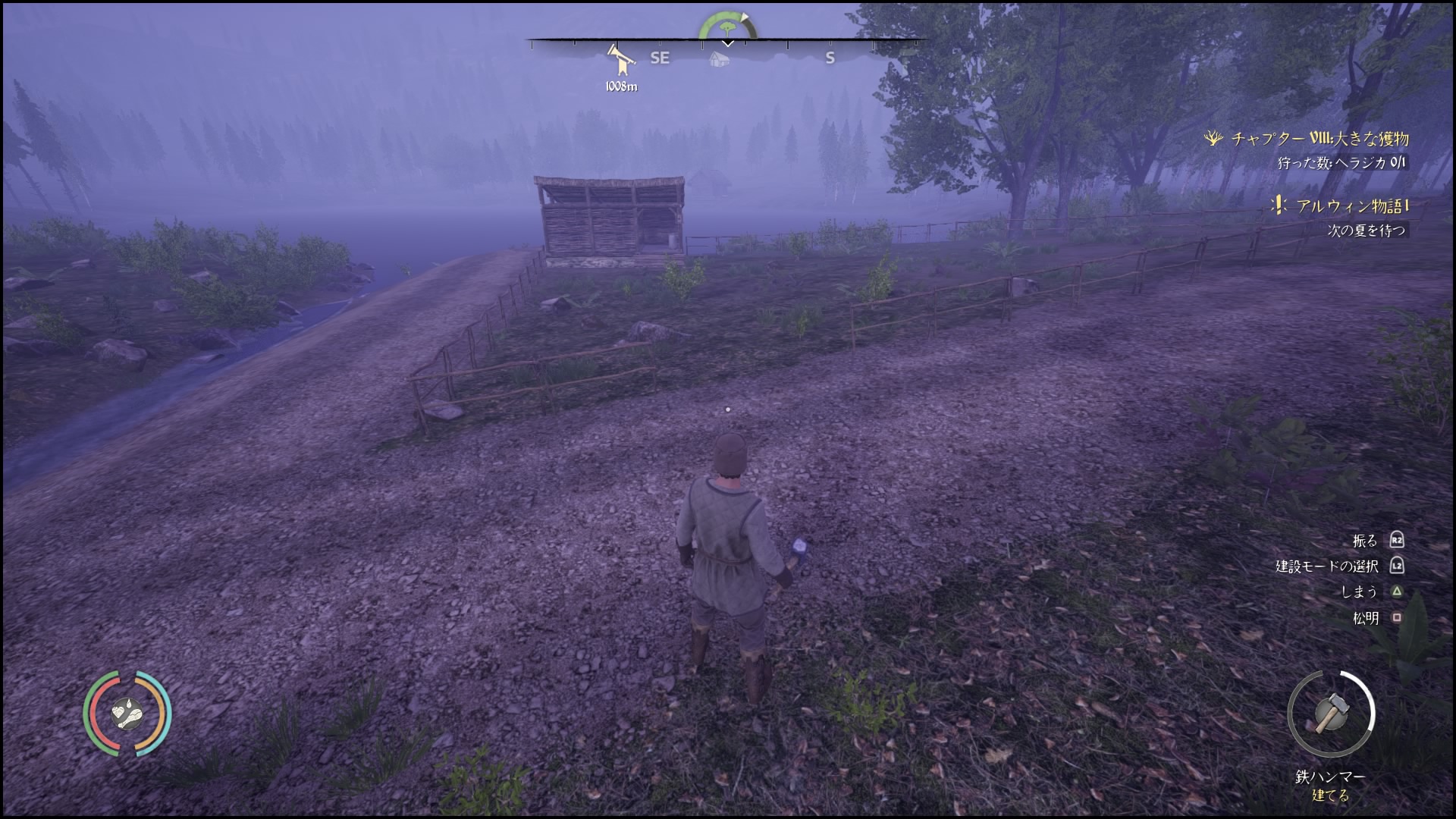Select the iron hammer tool icon
Screen dimensions: 1456x819
click(1330, 713)
